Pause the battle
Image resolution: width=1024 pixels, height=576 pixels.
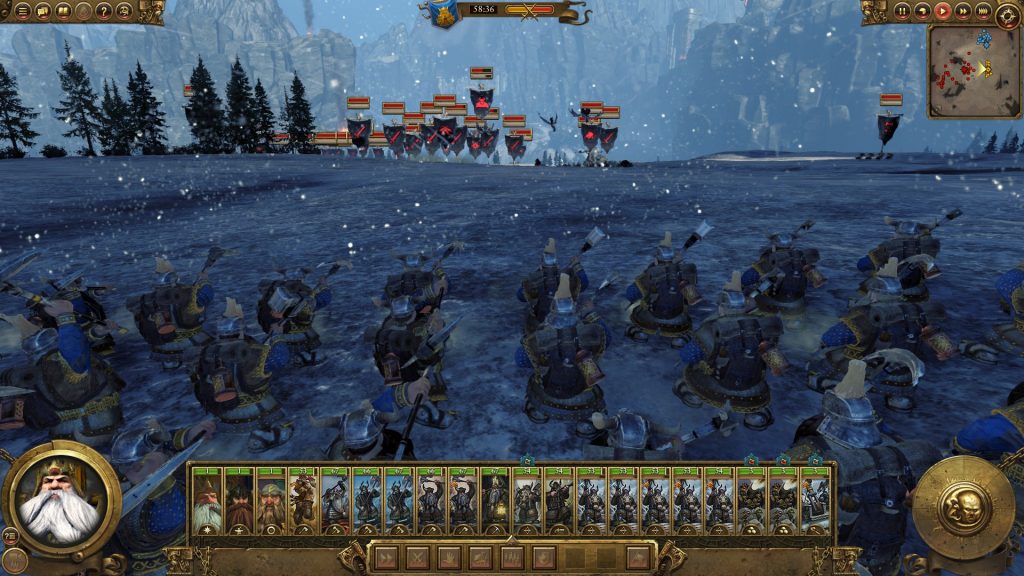(902, 11)
